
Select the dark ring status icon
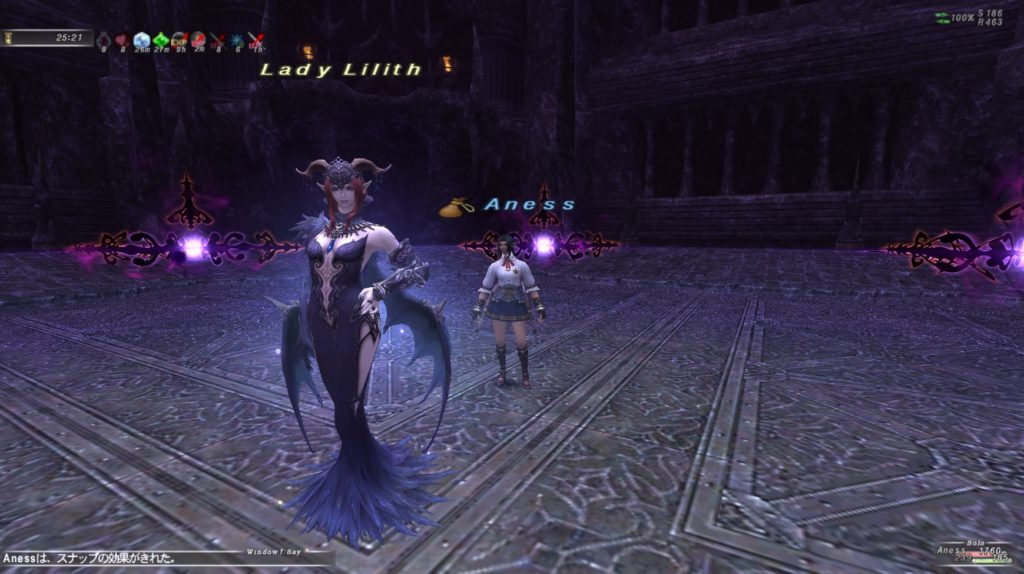coord(103,40)
